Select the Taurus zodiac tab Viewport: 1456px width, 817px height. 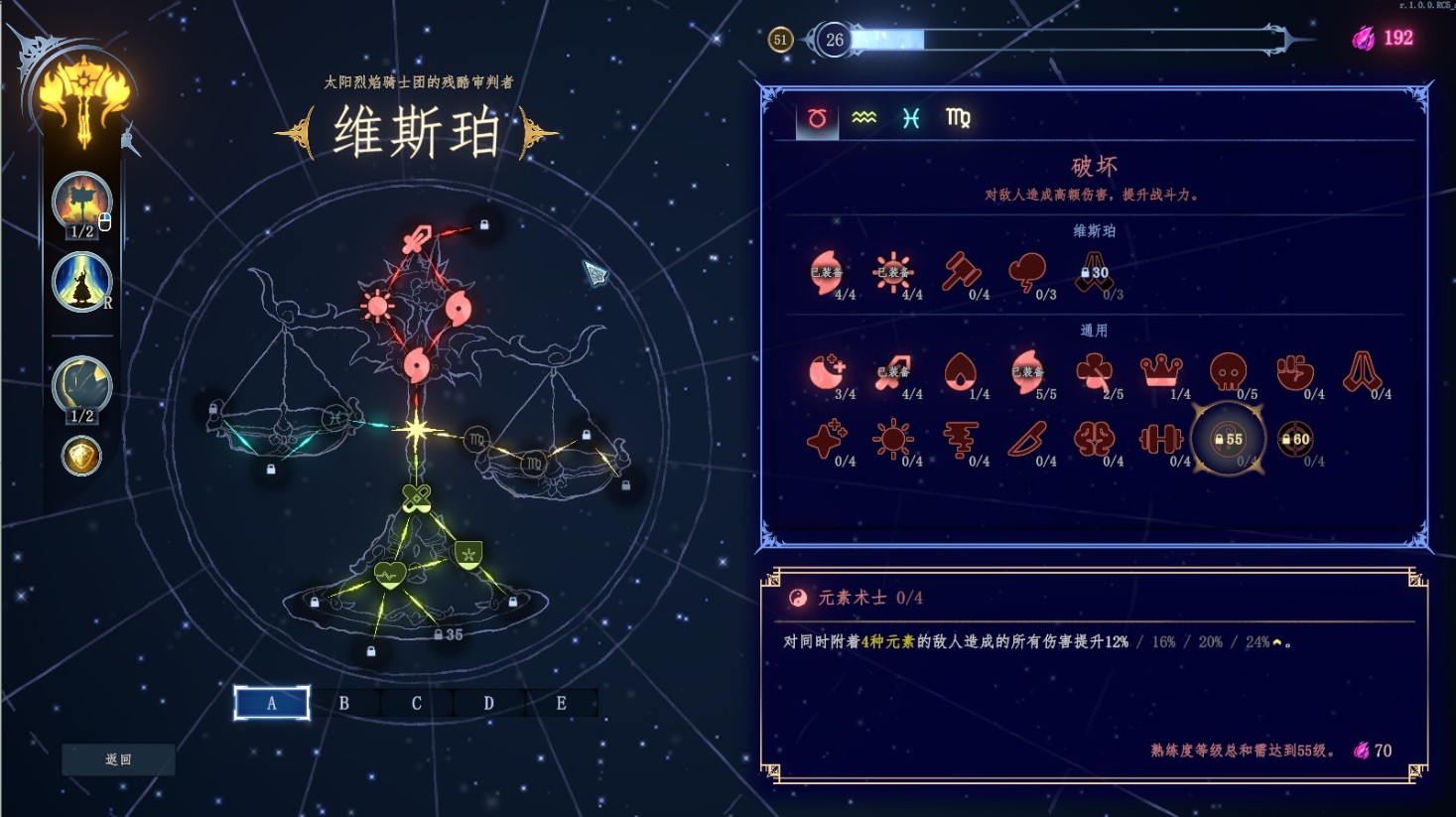817,119
